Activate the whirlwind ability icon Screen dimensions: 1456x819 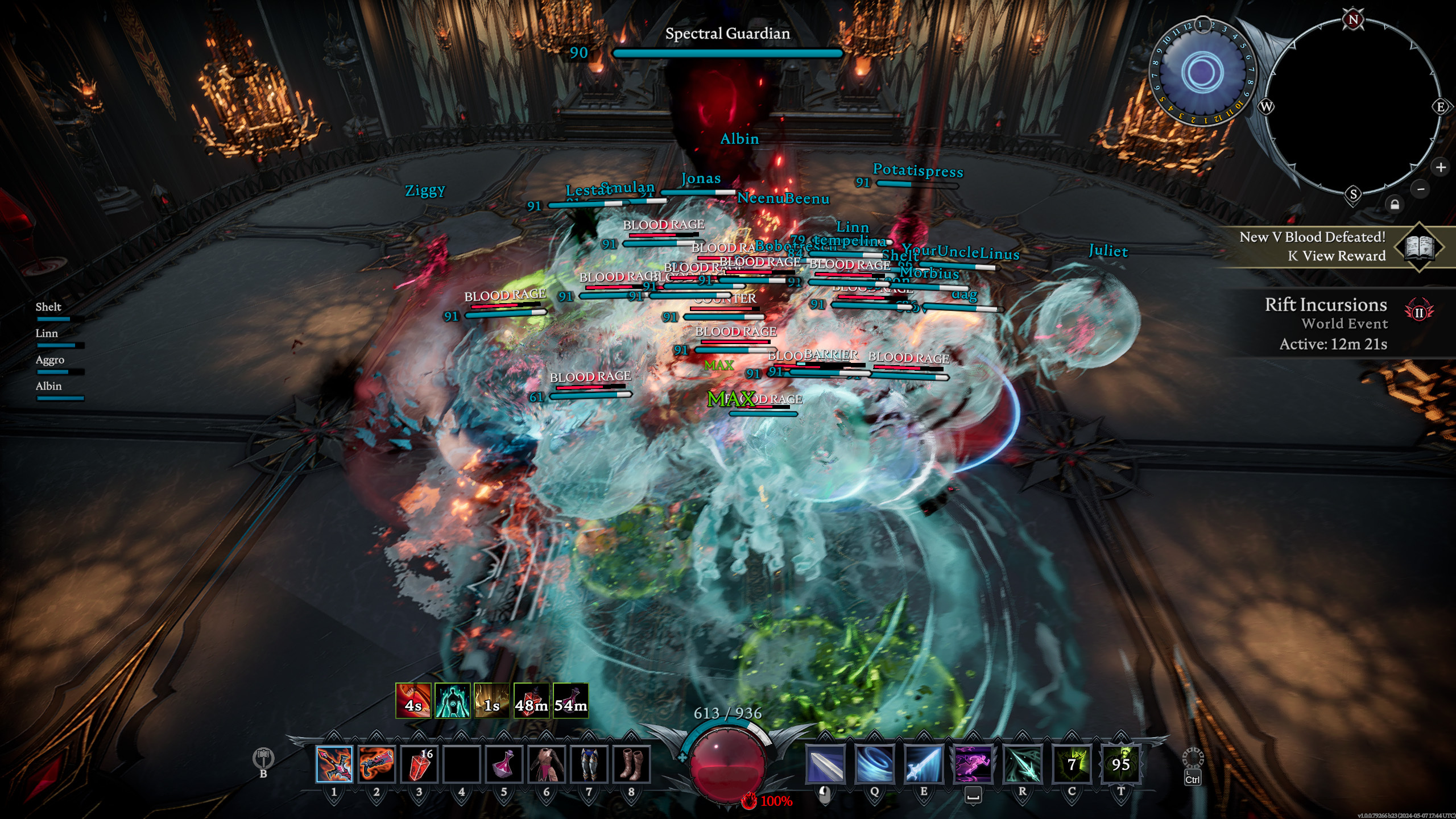pos(875,764)
